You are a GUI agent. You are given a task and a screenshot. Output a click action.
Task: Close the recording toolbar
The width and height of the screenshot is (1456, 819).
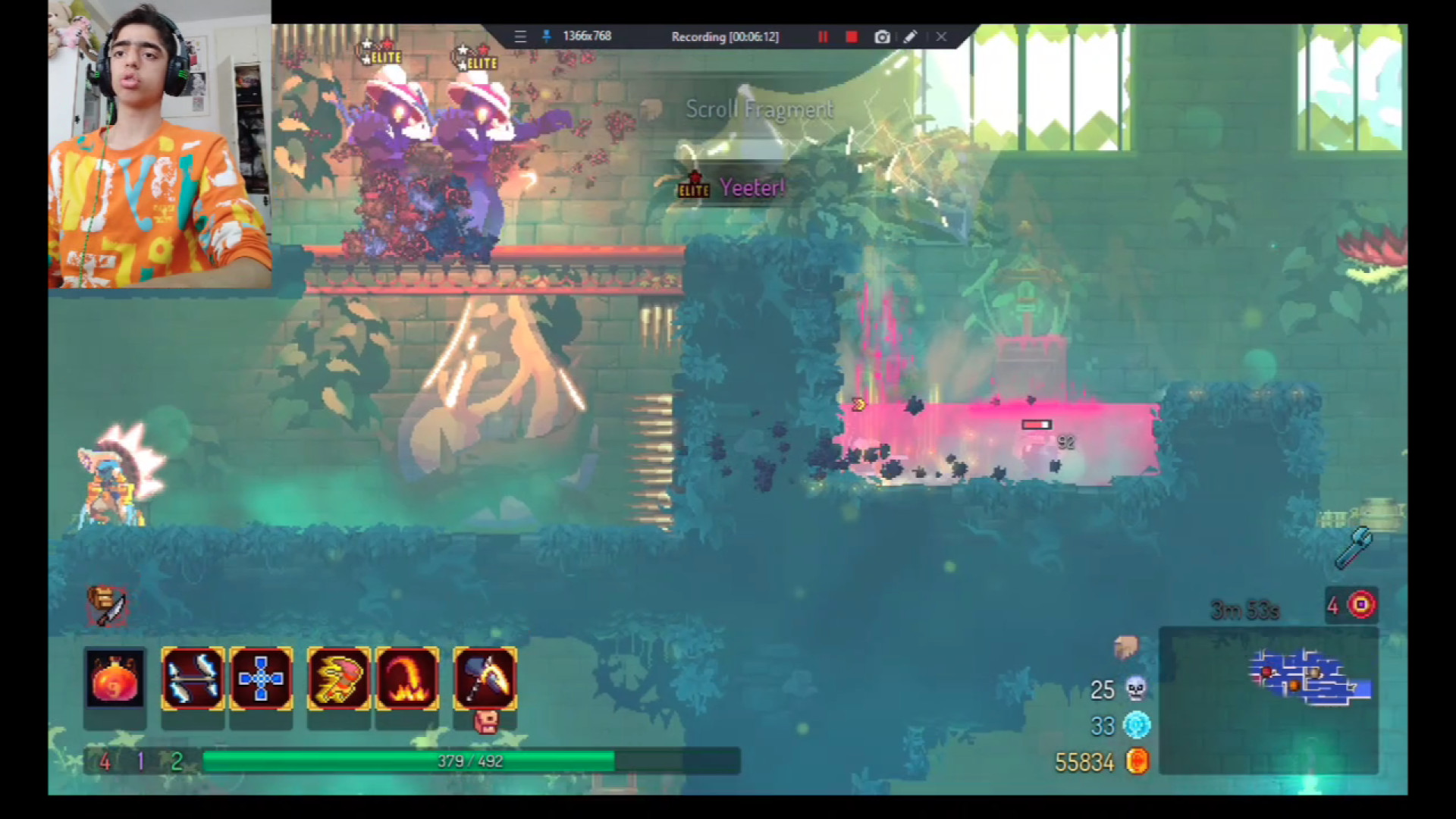[x=941, y=36]
